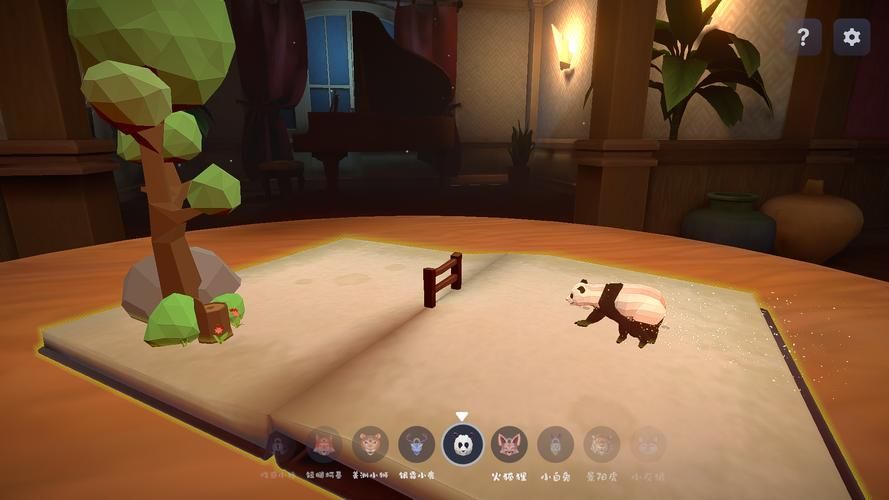Pick the red-masked raccoon animal icon
The width and height of the screenshot is (889, 500).
[324, 443]
